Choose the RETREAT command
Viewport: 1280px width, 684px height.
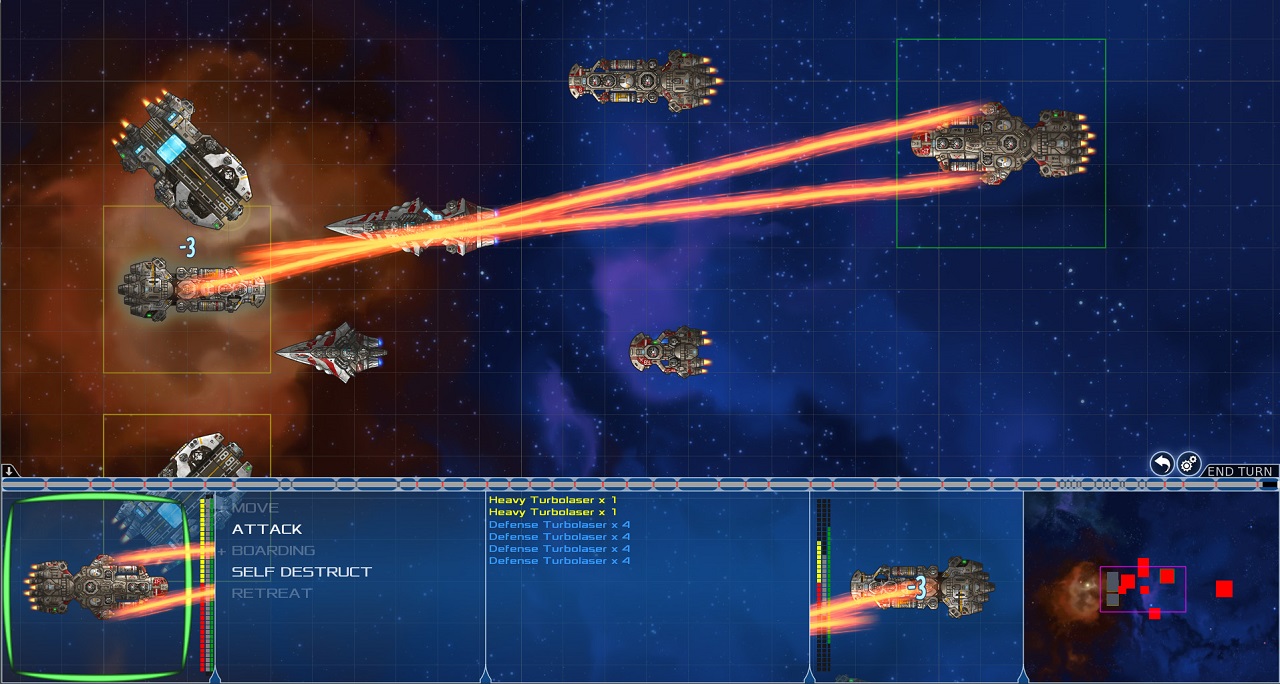[x=271, y=593]
